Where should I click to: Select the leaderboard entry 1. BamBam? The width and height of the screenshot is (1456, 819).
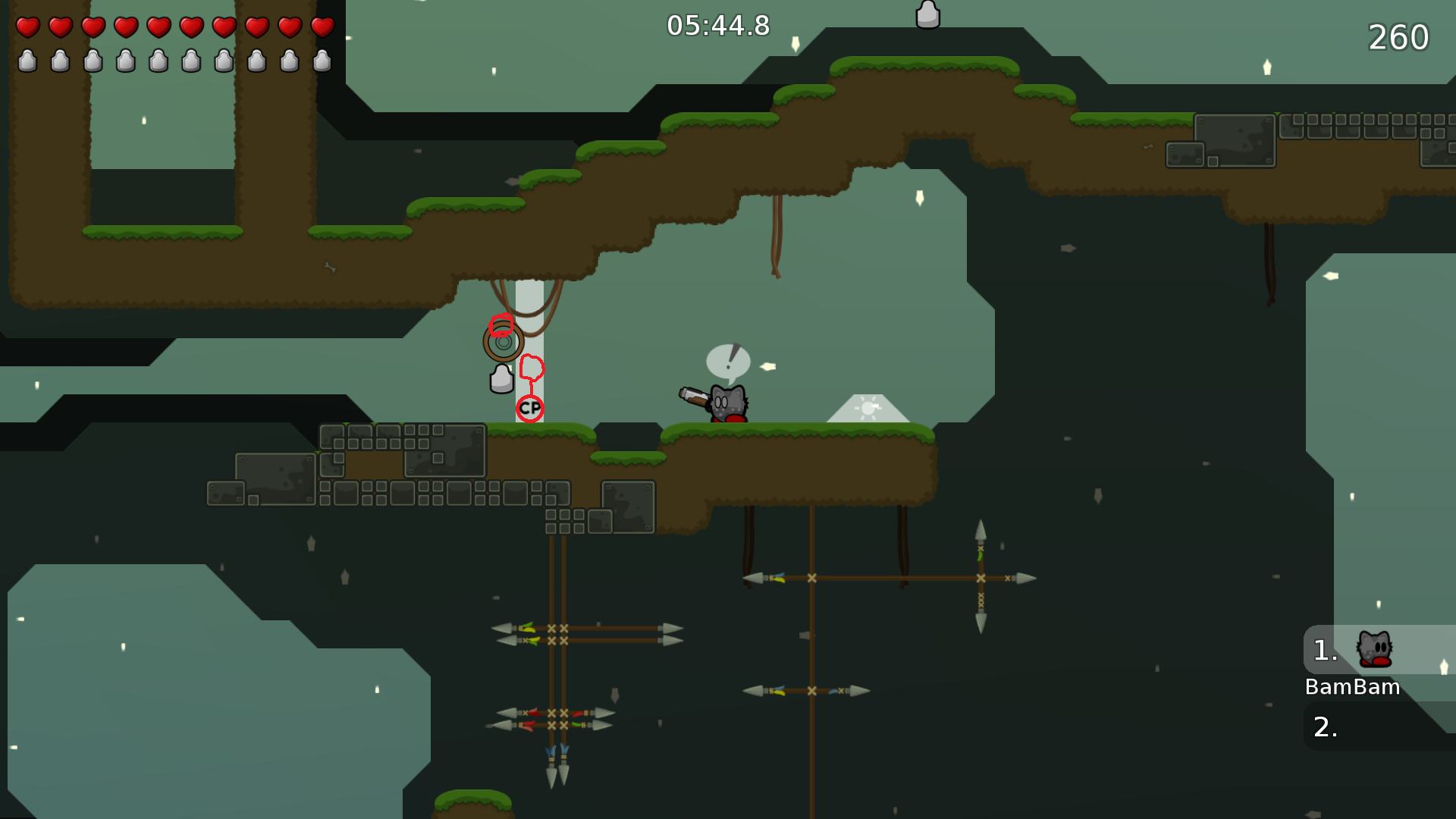pos(1352,667)
